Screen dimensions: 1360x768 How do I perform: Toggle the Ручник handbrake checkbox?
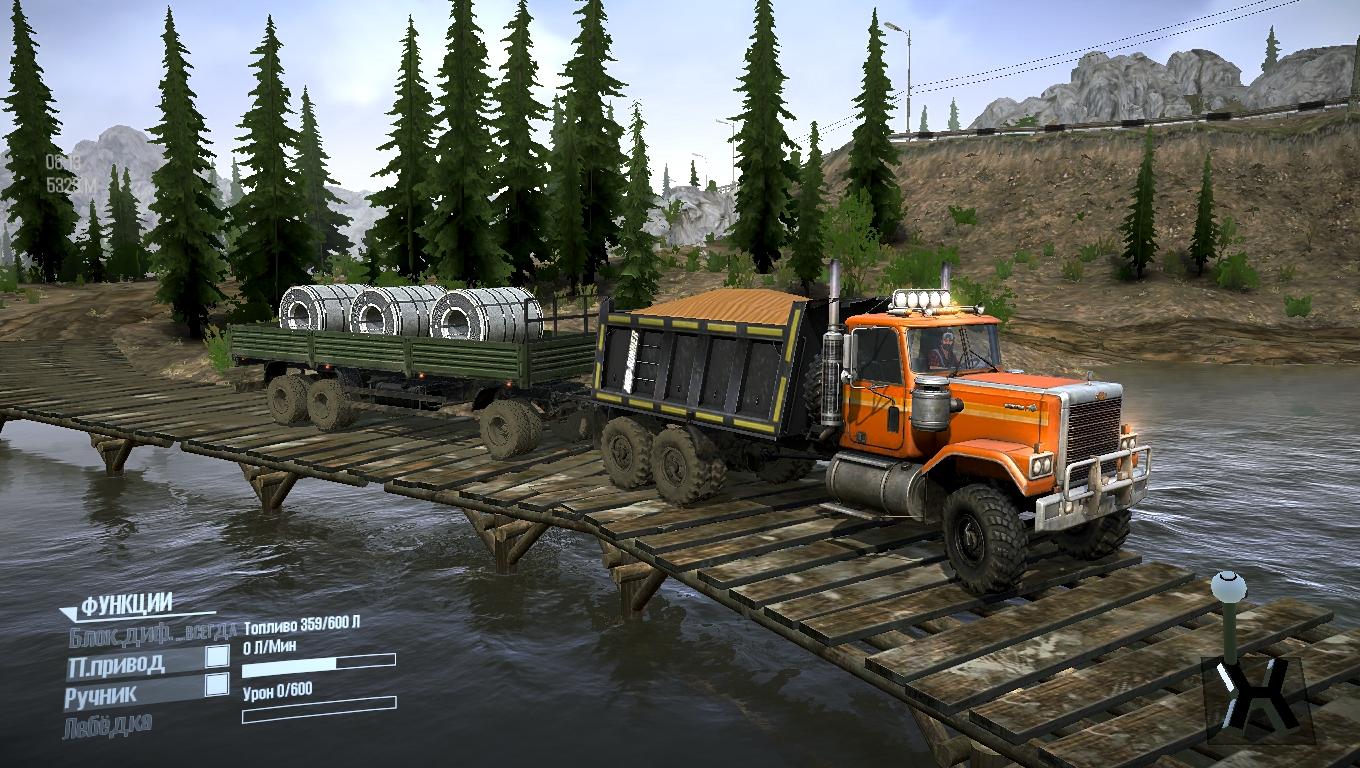click(216, 685)
